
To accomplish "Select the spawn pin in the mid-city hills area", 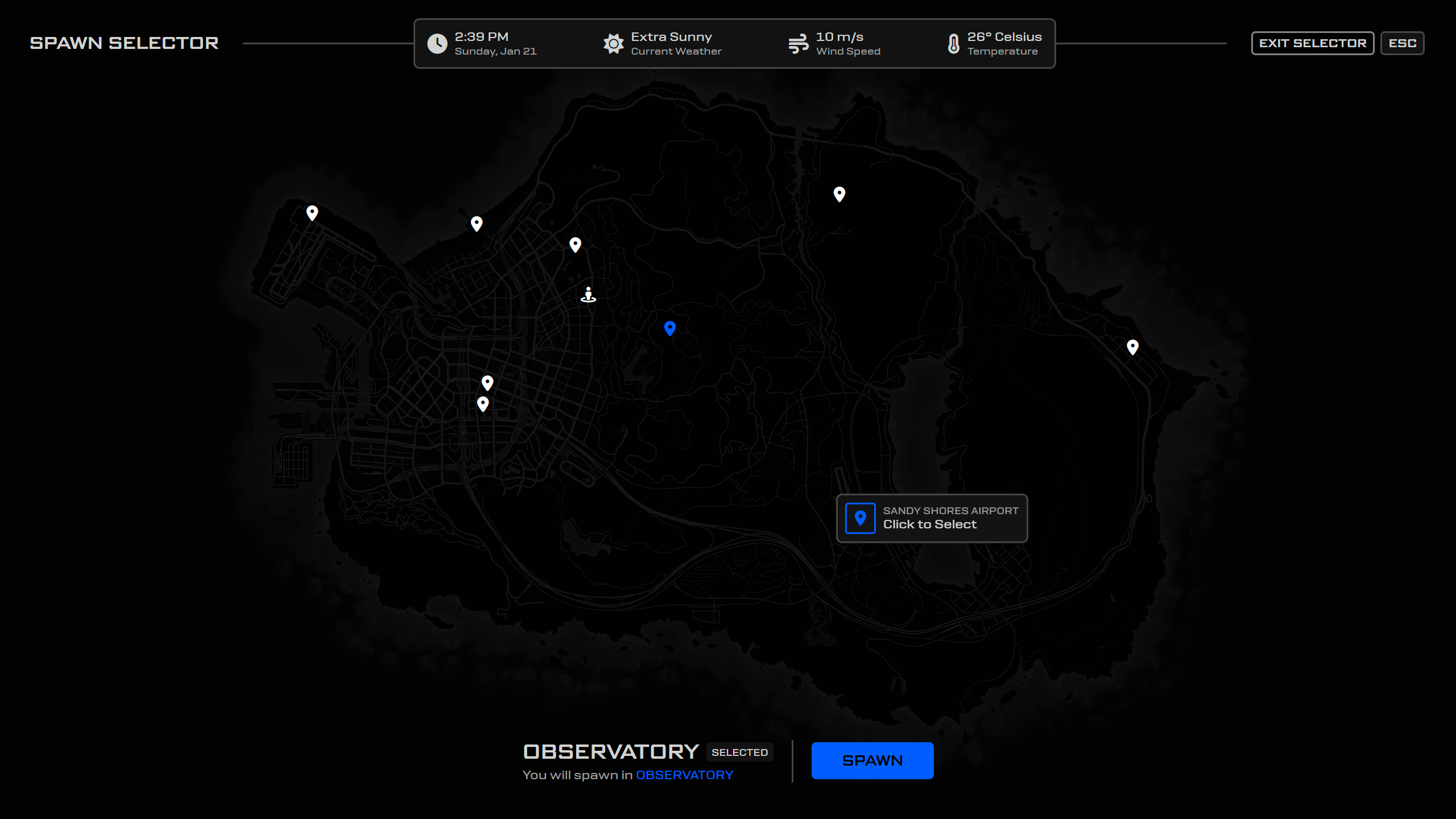I will pyautogui.click(x=576, y=245).
